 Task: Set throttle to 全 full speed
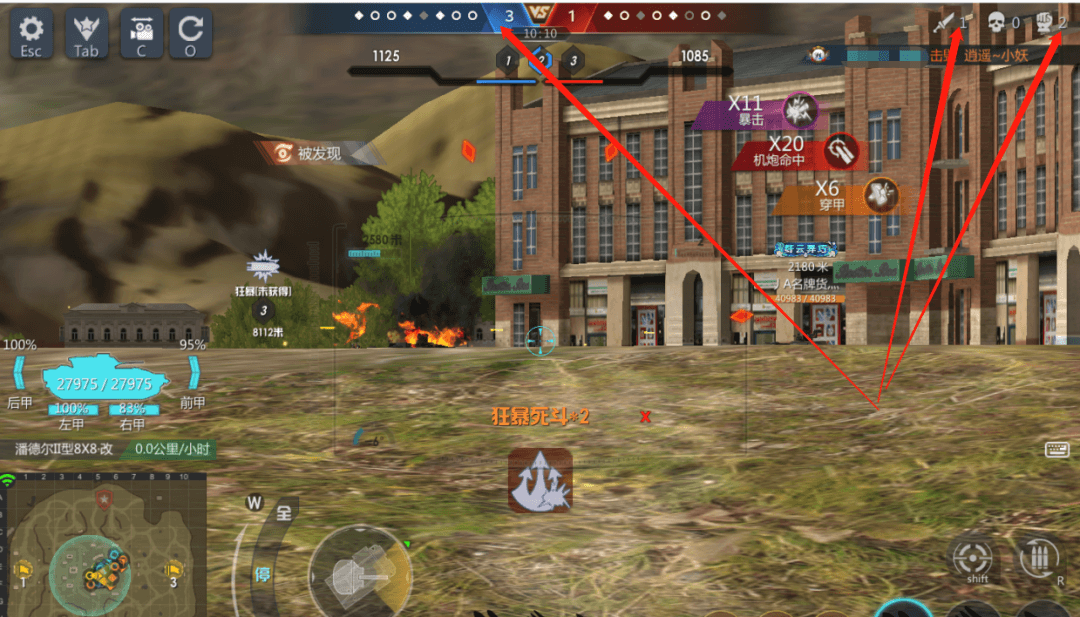284,512
